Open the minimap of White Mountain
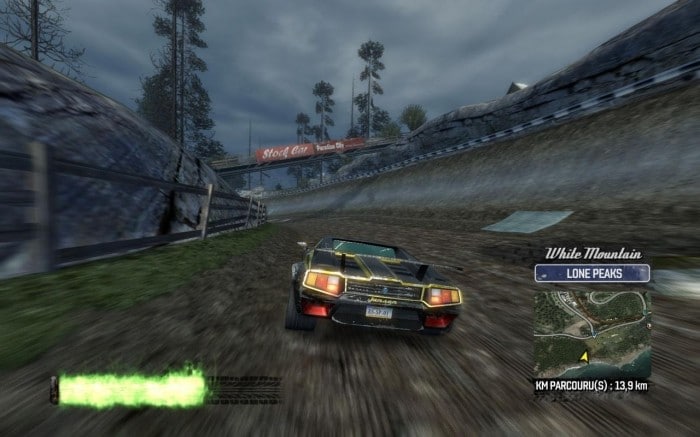The image size is (700, 437). (x=592, y=332)
